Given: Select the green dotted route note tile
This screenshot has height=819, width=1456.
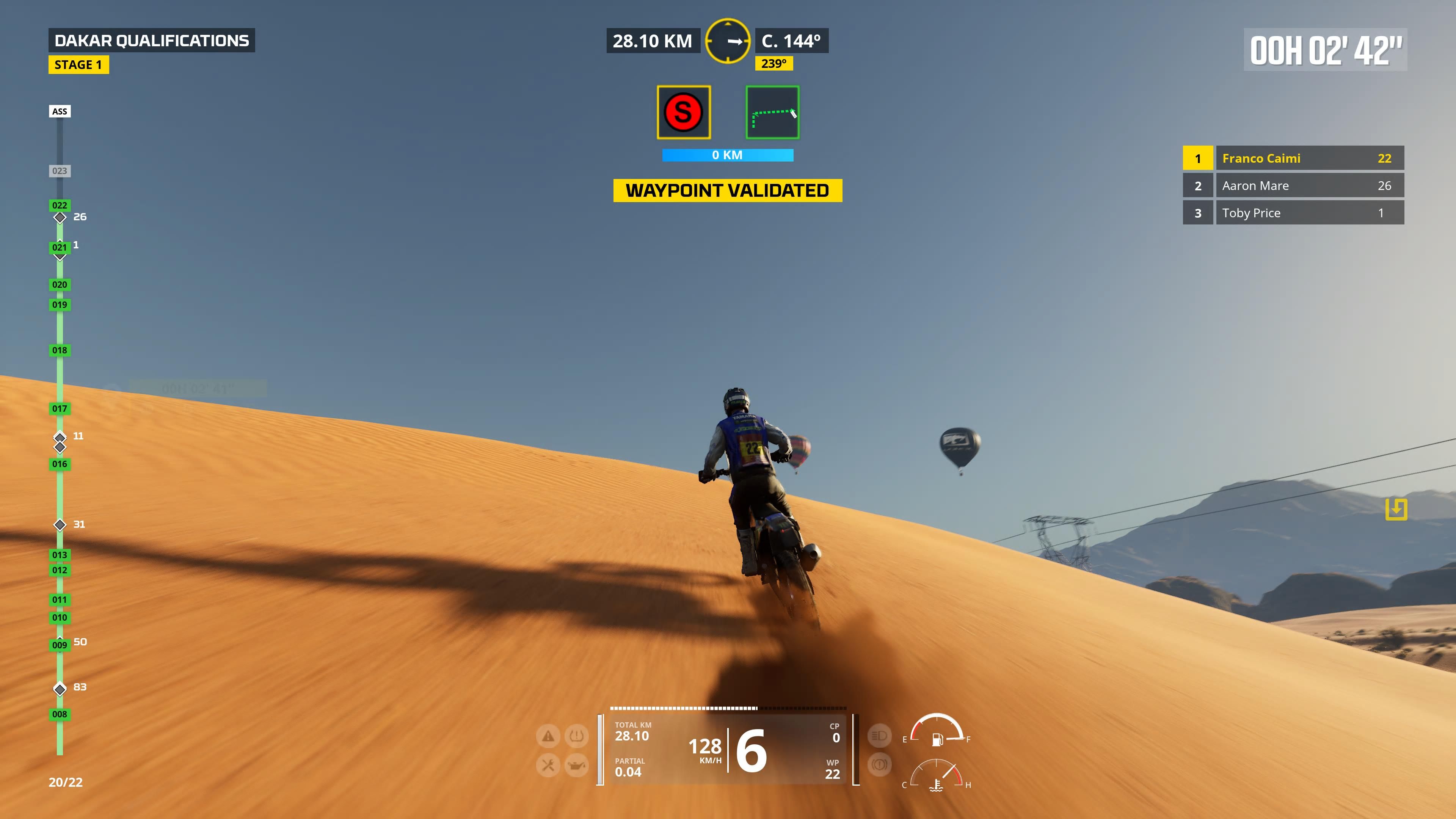Looking at the screenshot, I should tap(772, 112).
